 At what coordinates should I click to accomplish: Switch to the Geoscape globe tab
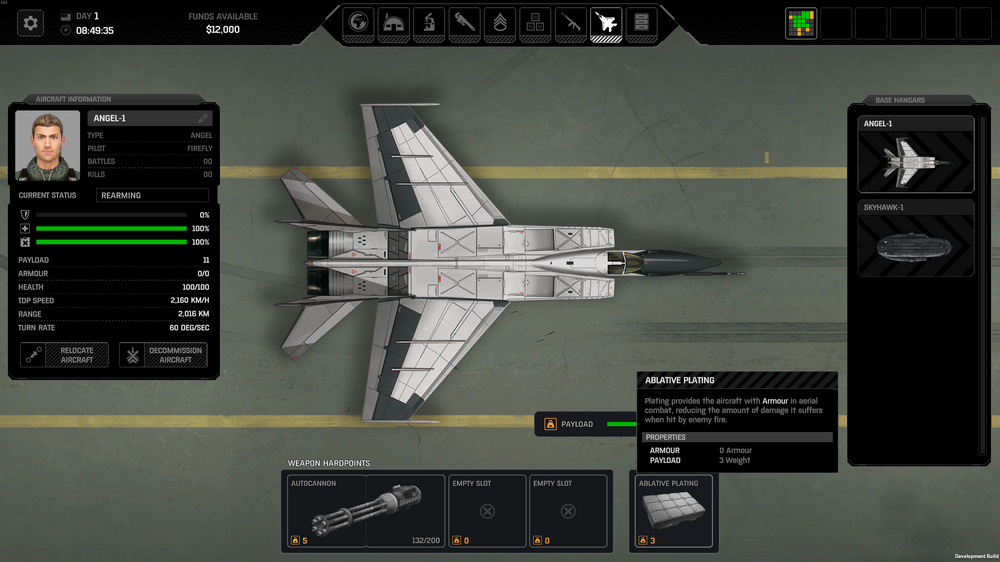359,22
